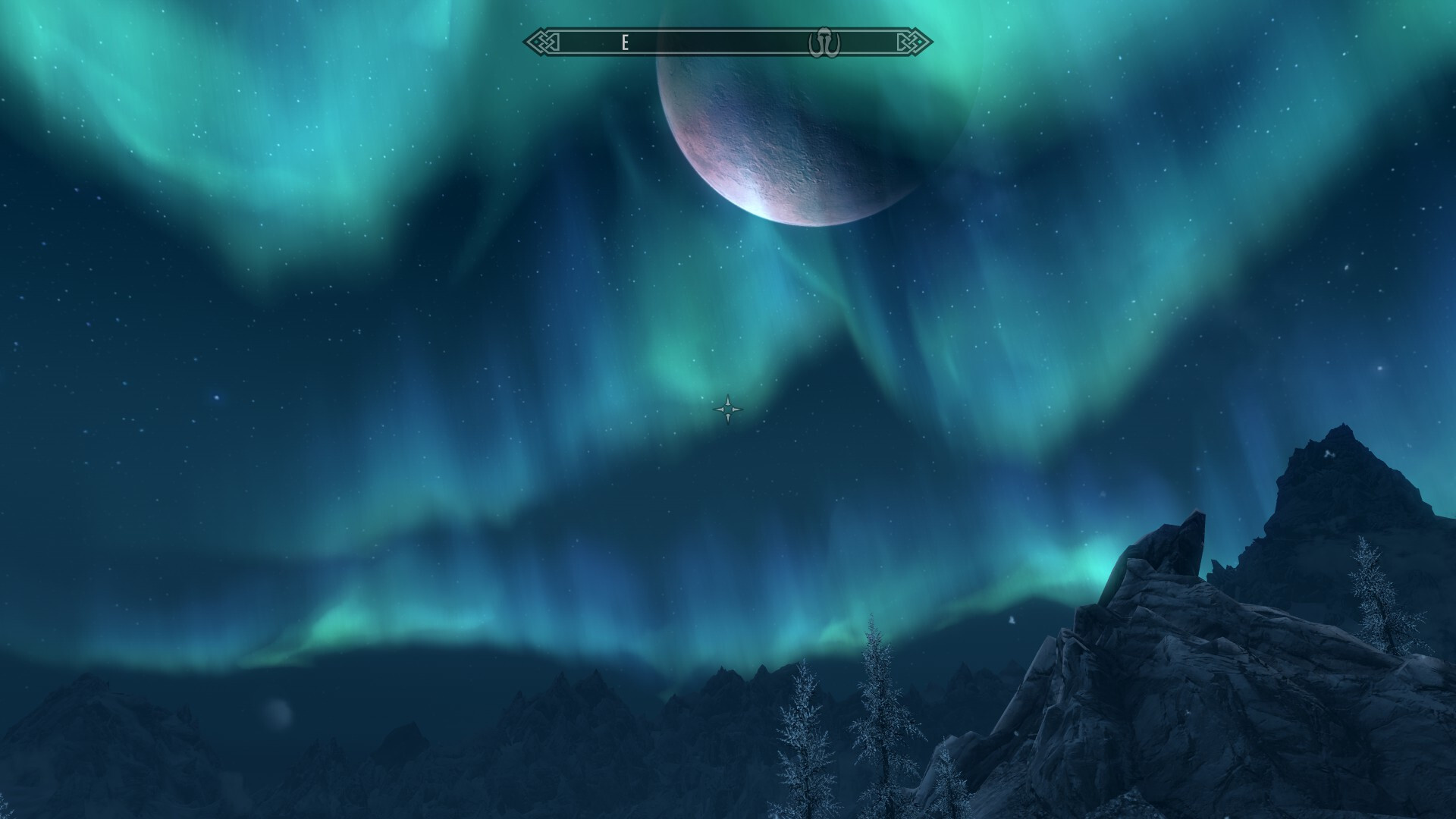The image size is (1456, 819).
Task: Select the horseshoe-shaped location marker on the compass
Action: coord(823,42)
